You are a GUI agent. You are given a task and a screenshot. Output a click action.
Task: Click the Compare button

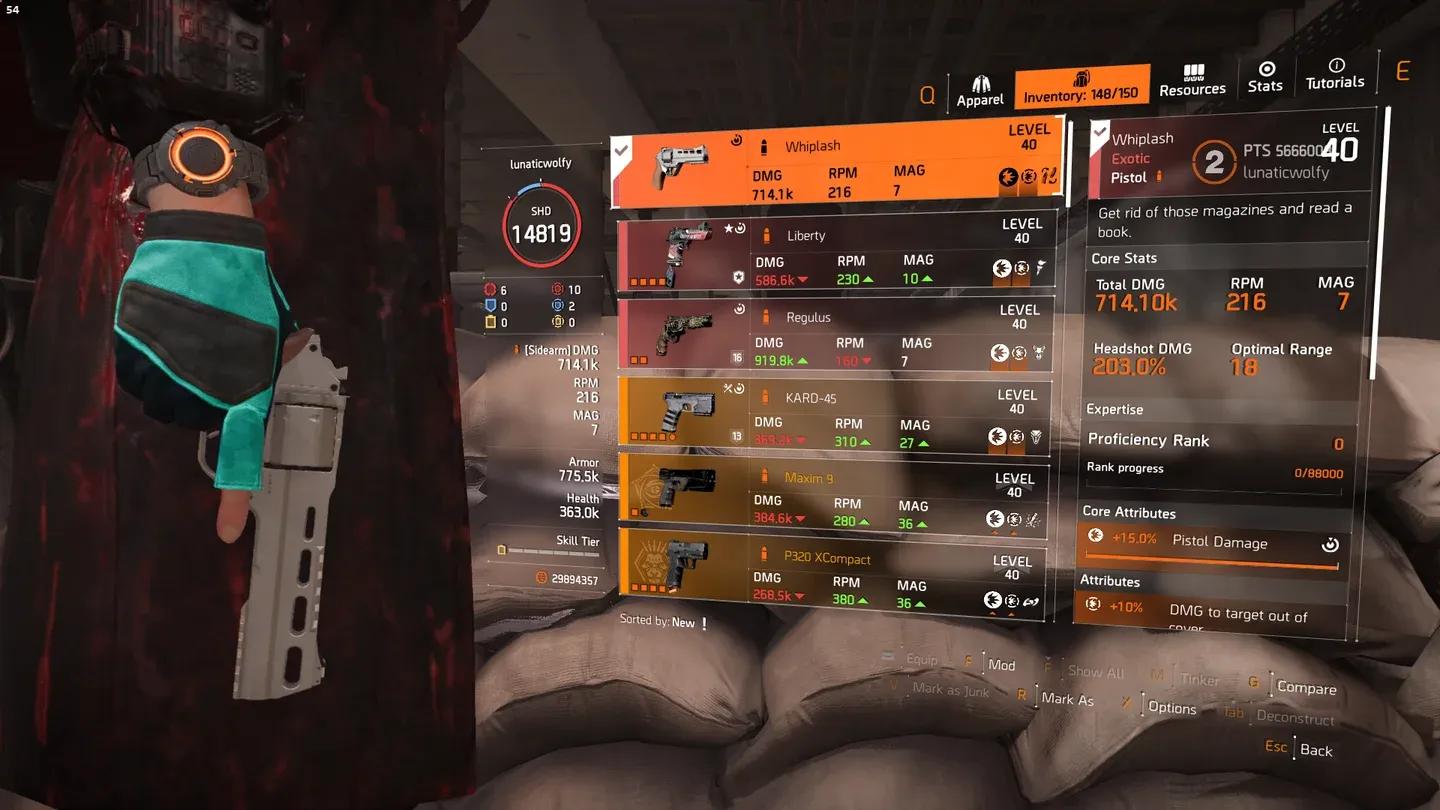(1306, 688)
